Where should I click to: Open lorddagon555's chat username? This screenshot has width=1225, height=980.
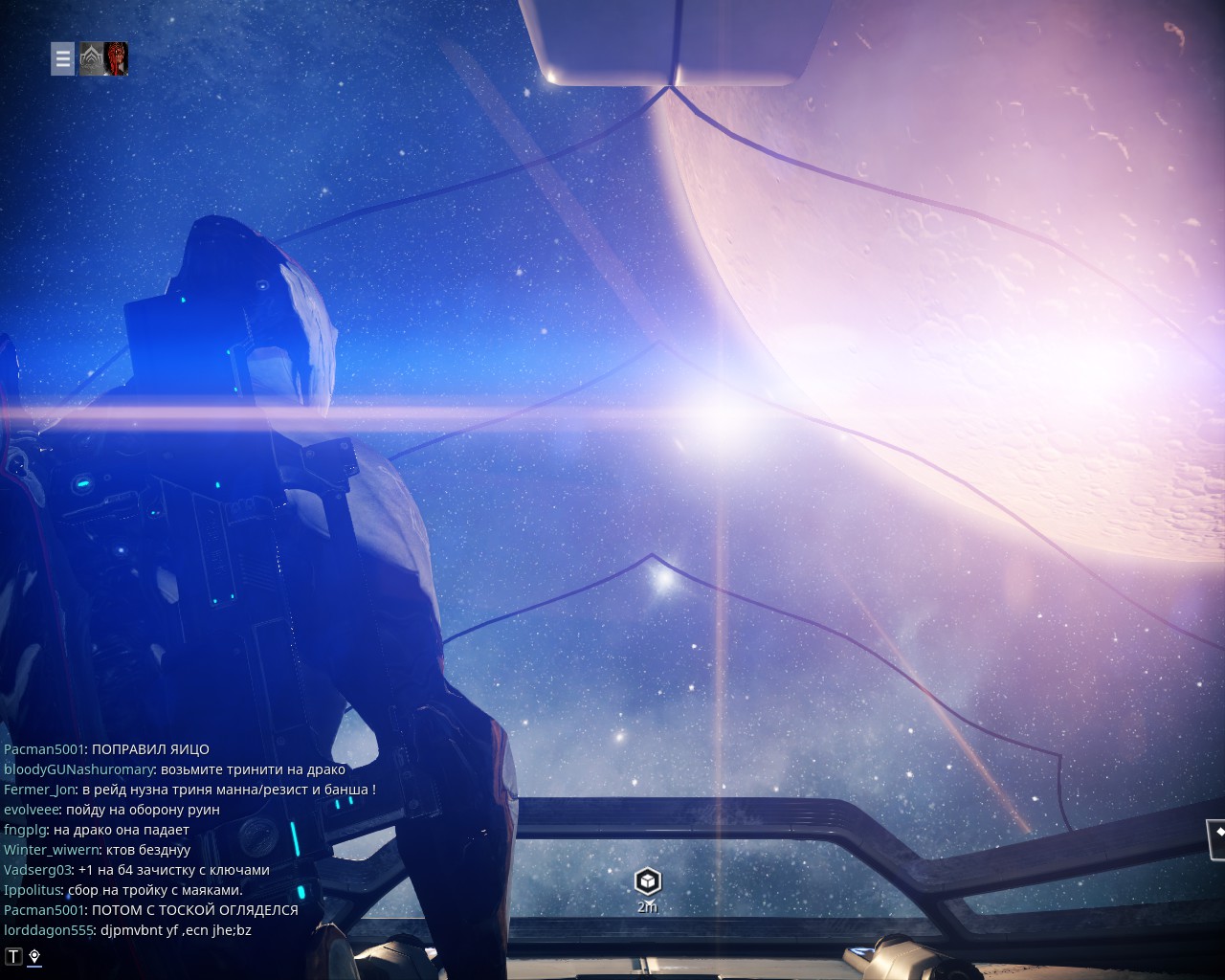[48, 930]
